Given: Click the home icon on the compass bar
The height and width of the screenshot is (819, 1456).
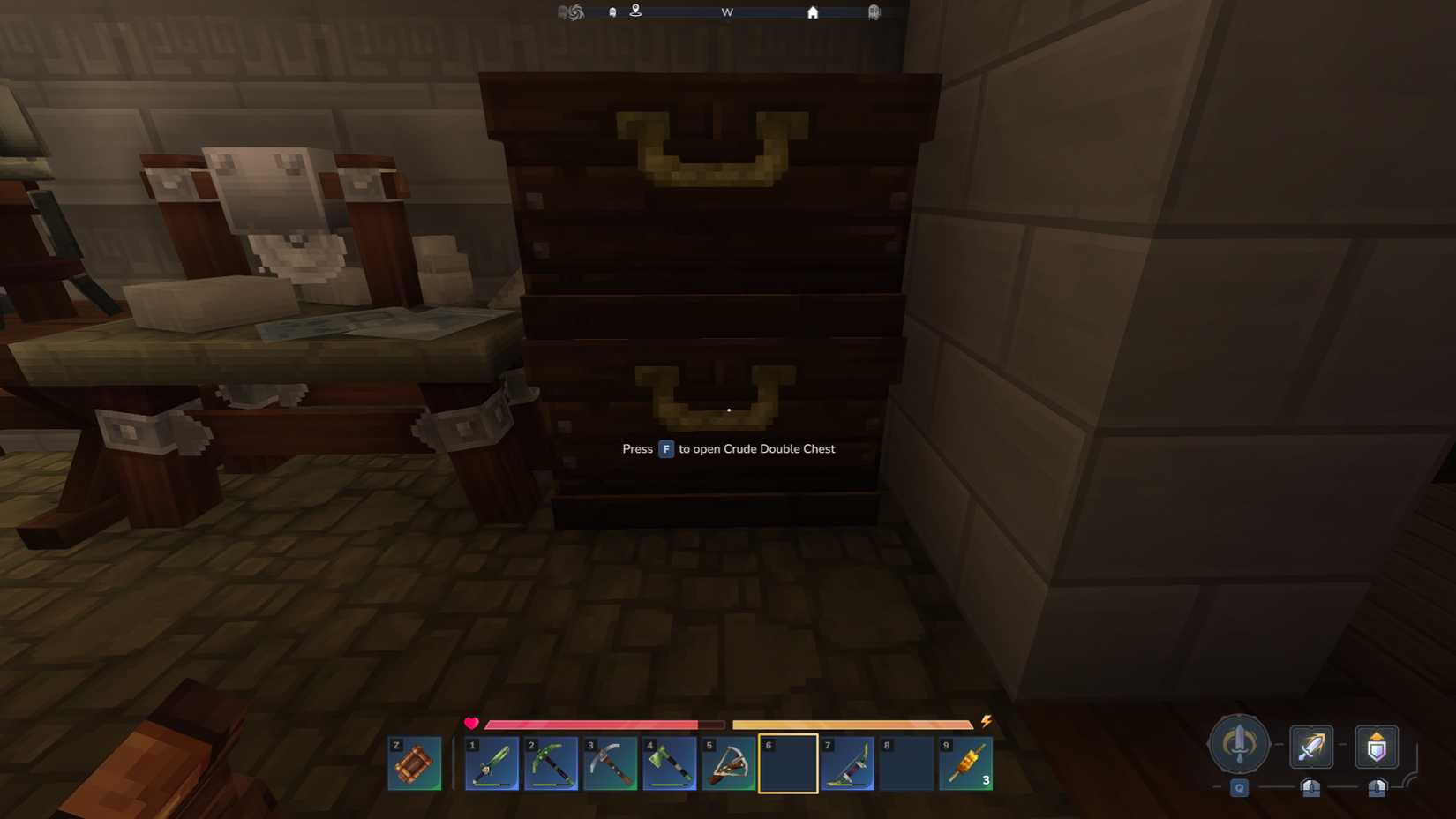Looking at the screenshot, I should click(811, 11).
